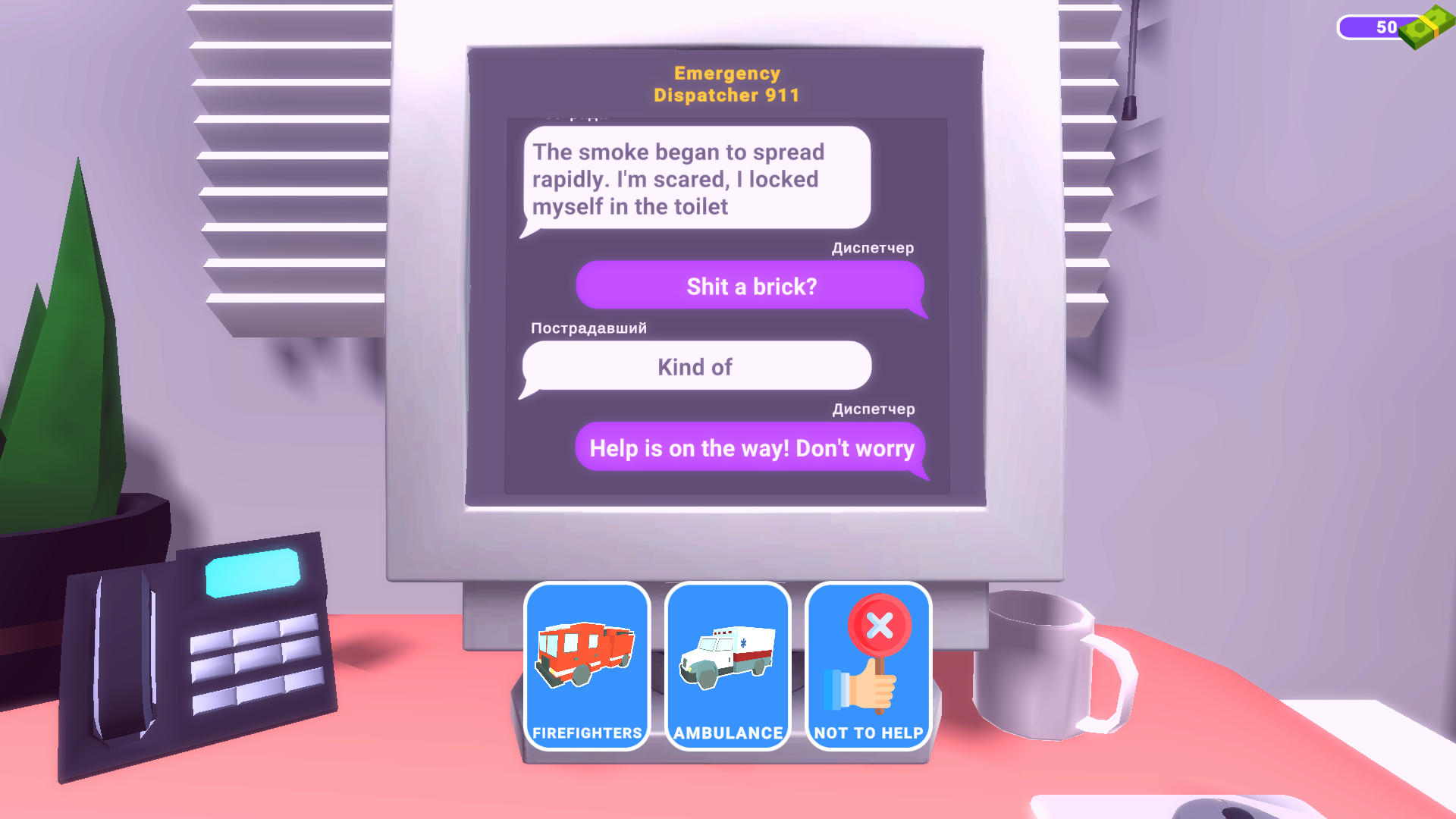Viewport: 1456px width, 819px height.
Task: Open the red cross symbol on the stop sign
Action: (880, 625)
